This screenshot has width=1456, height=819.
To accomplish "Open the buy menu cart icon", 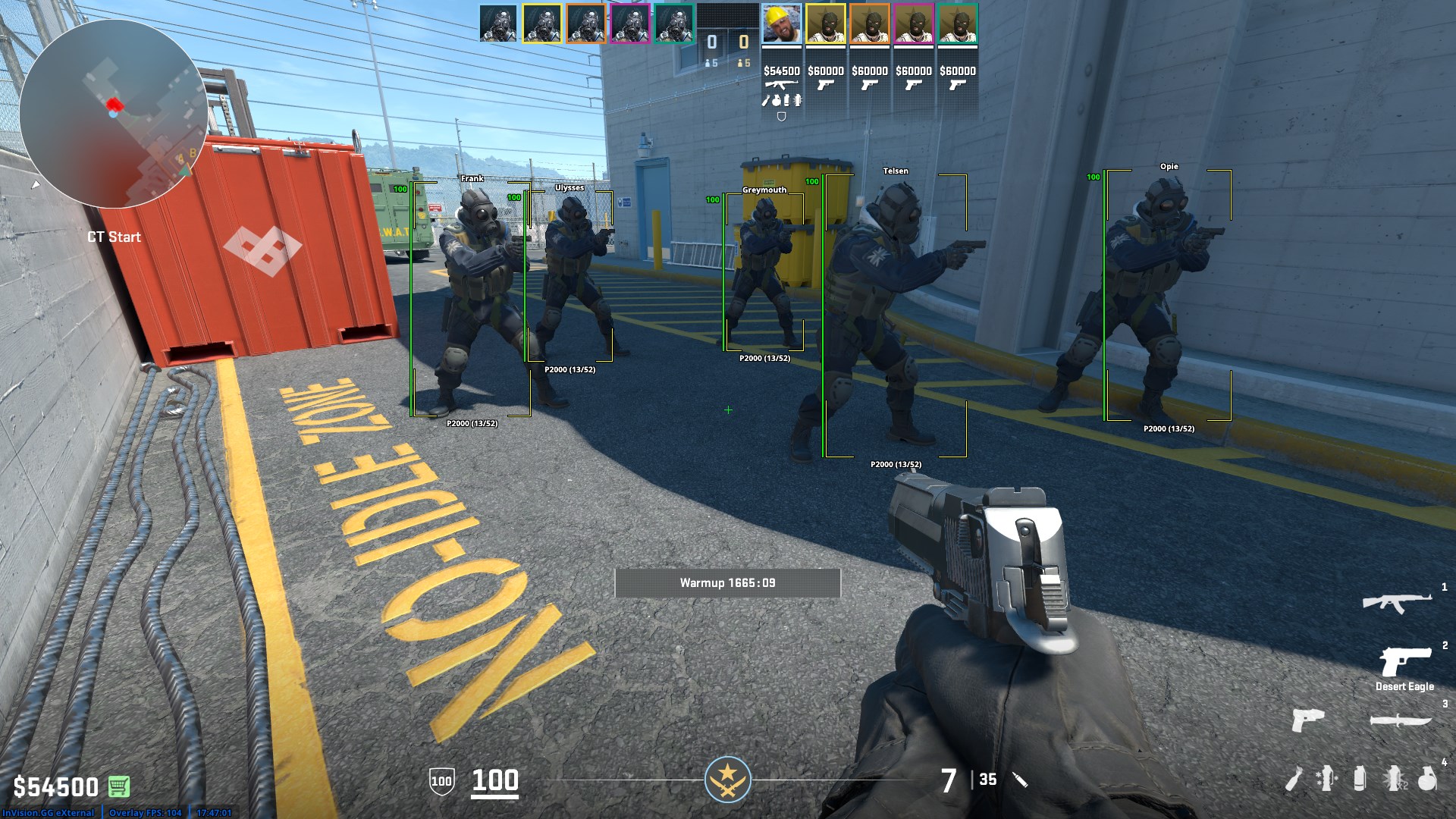I will tap(119, 786).
